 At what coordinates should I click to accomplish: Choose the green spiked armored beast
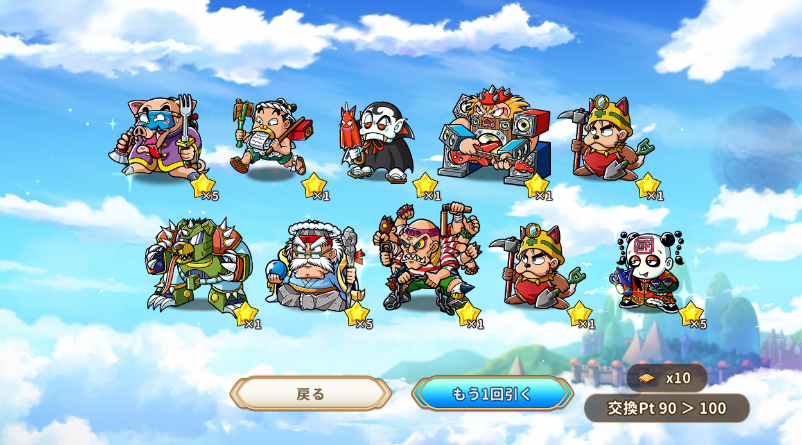pyautogui.click(x=195, y=265)
